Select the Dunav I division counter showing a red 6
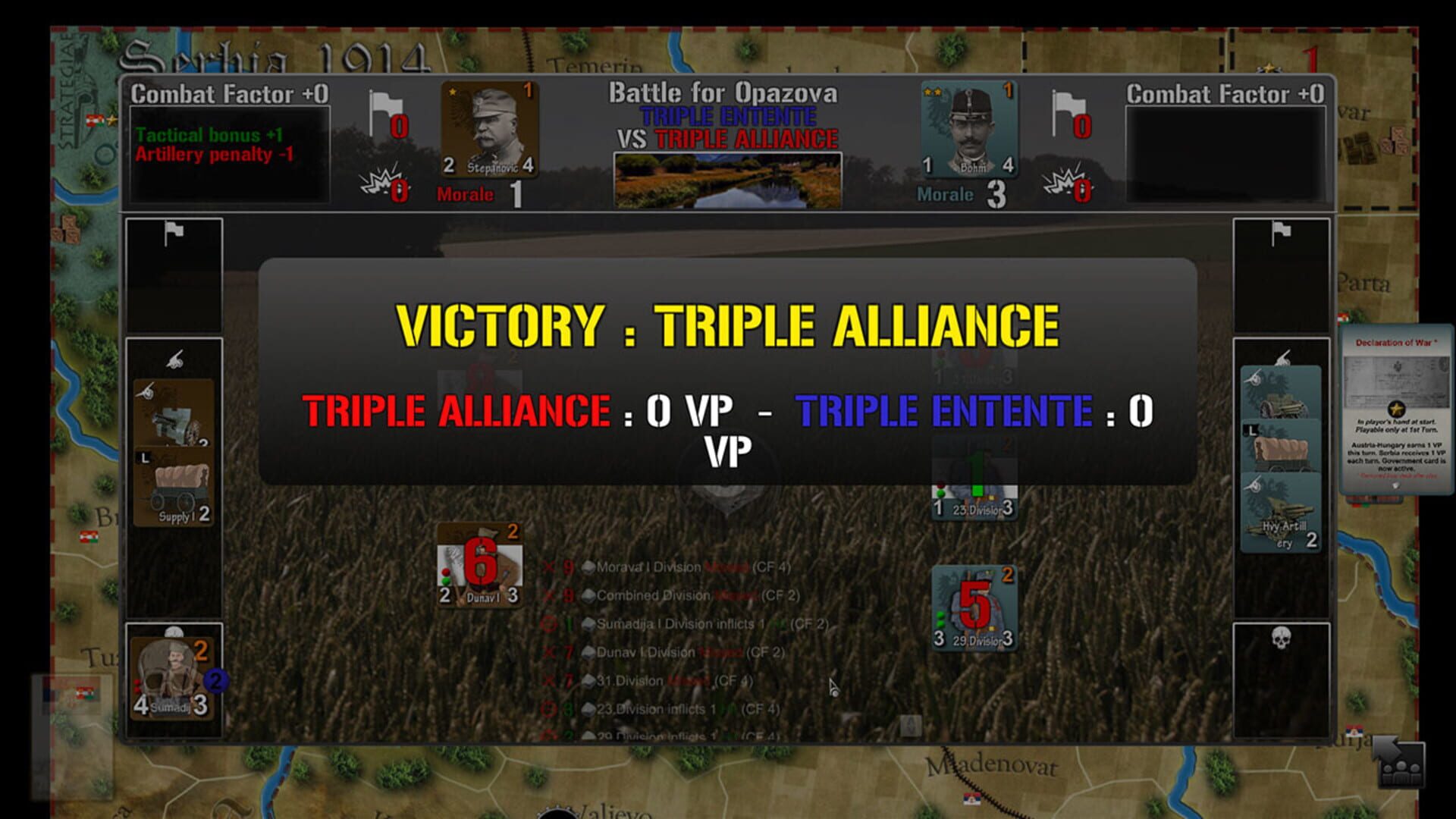 pyautogui.click(x=479, y=565)
